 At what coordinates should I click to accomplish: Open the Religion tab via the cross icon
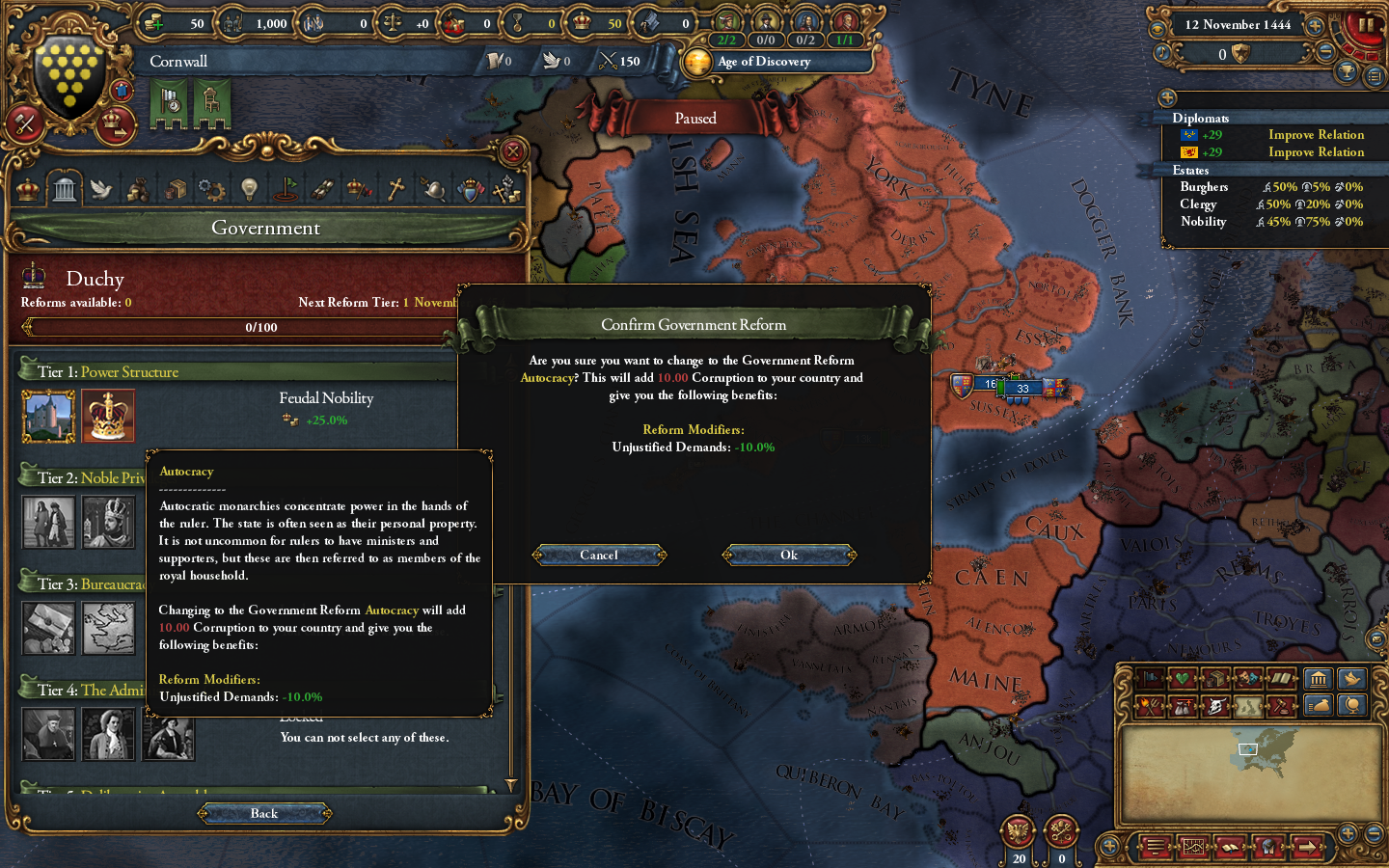[395, 188]
